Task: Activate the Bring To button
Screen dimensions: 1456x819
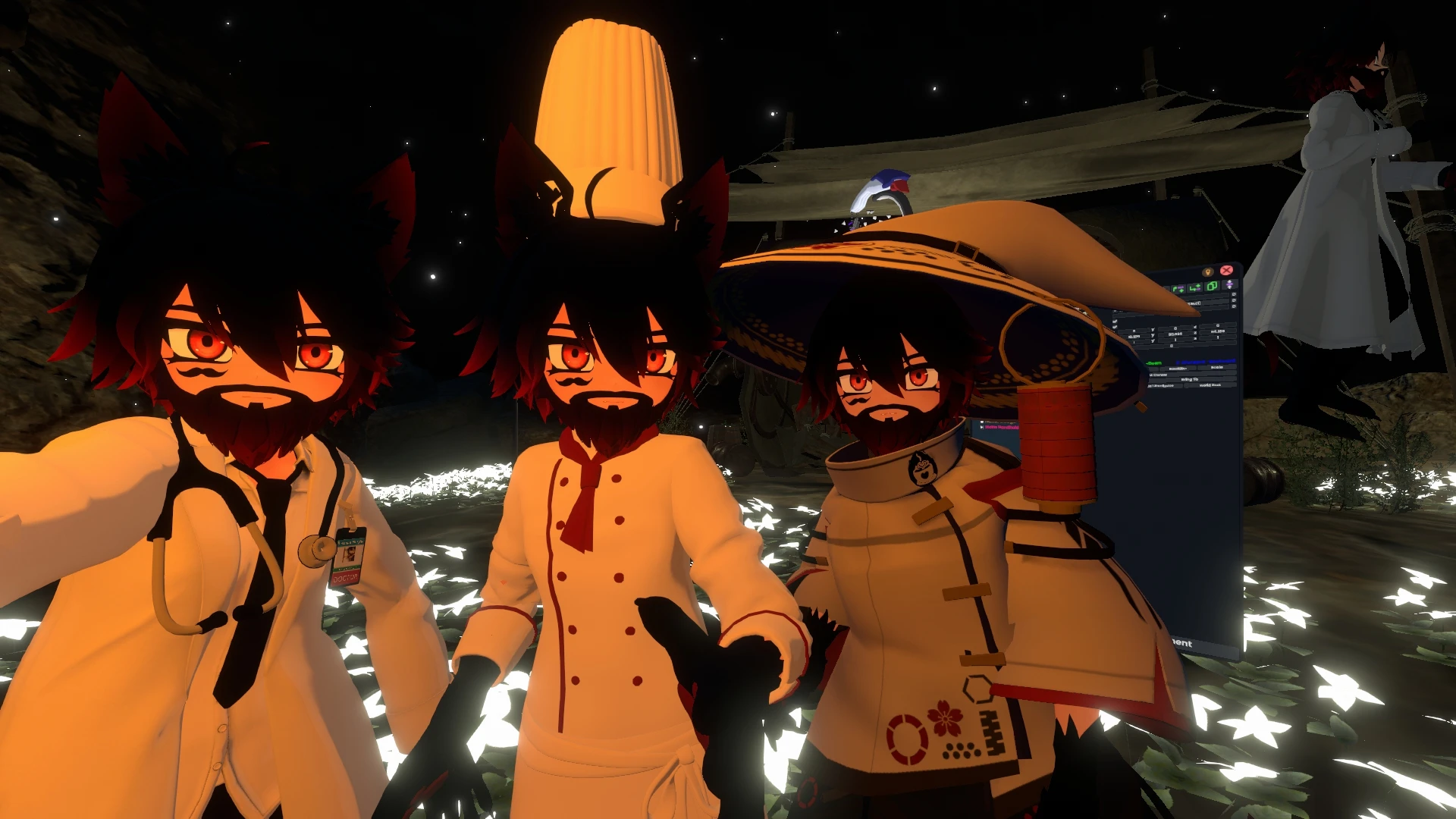Action: click(x=1189, y=378)
